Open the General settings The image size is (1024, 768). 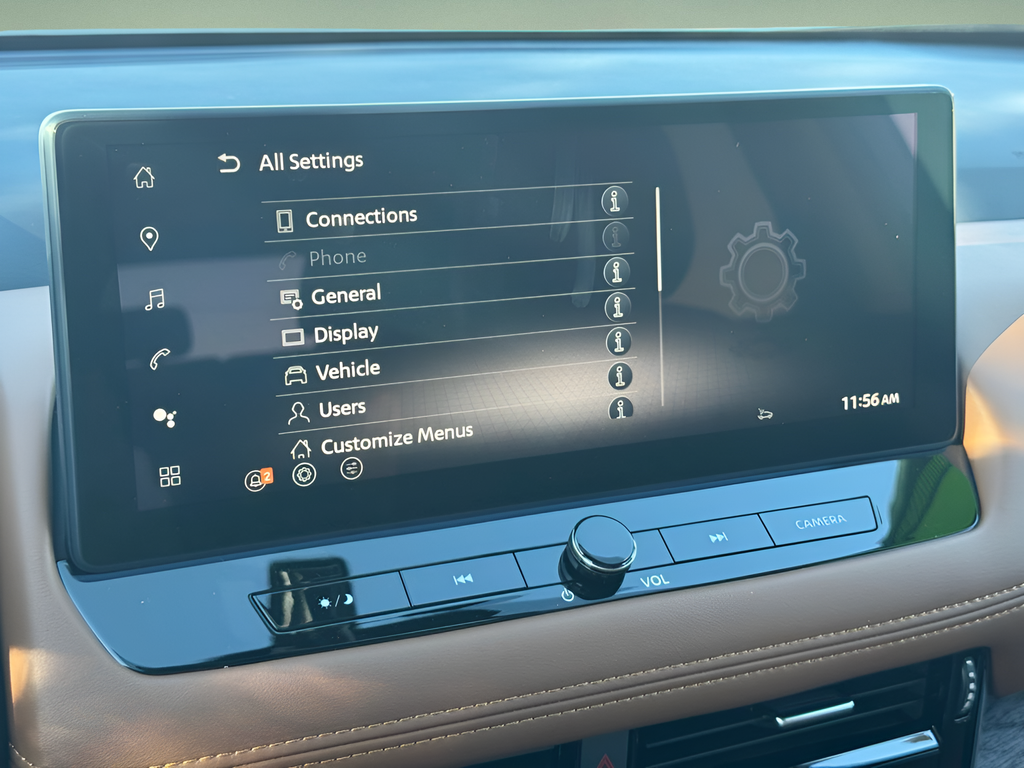click(345, 295)
